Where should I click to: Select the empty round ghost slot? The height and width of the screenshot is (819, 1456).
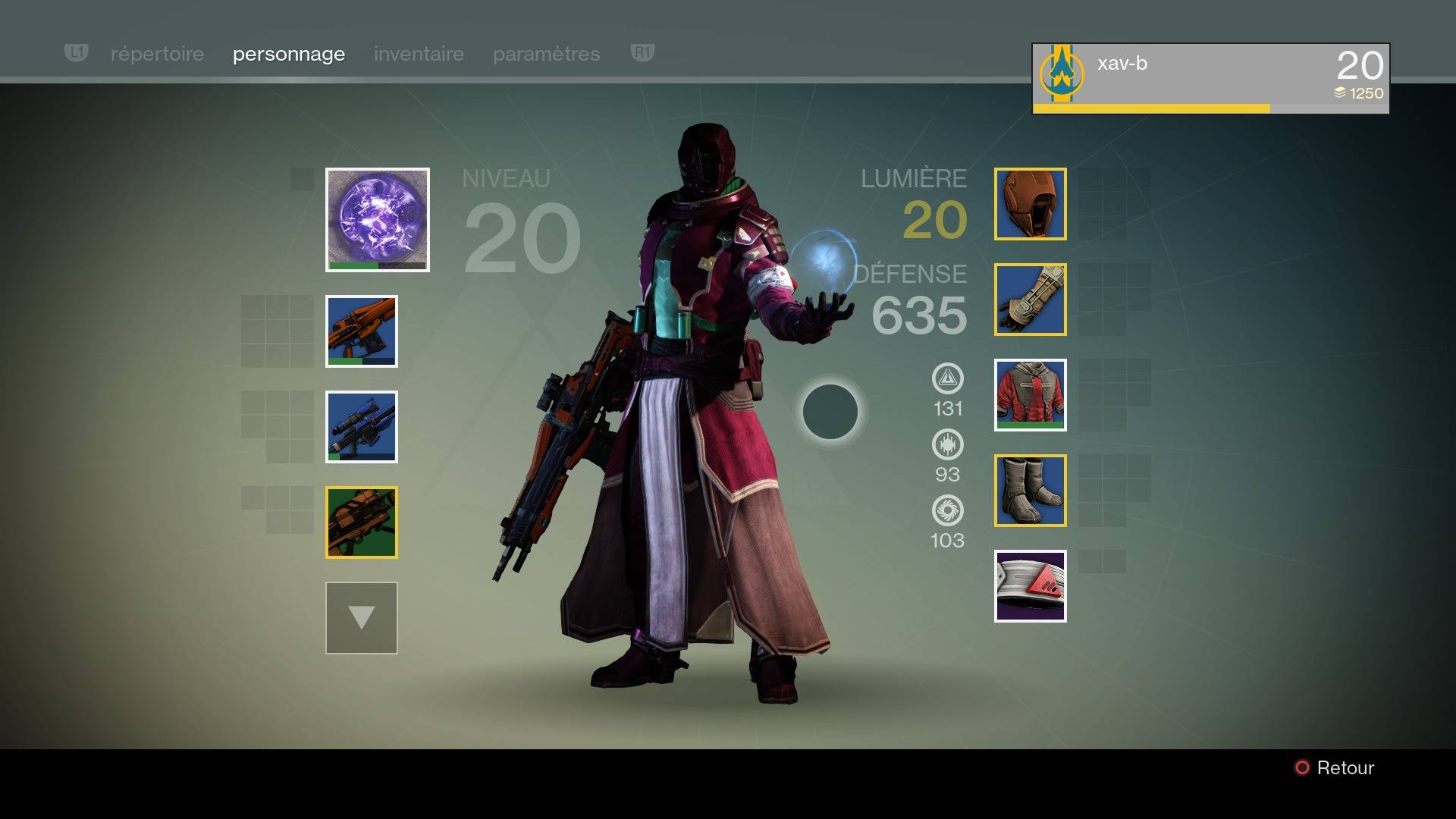(x=830, y=412)
